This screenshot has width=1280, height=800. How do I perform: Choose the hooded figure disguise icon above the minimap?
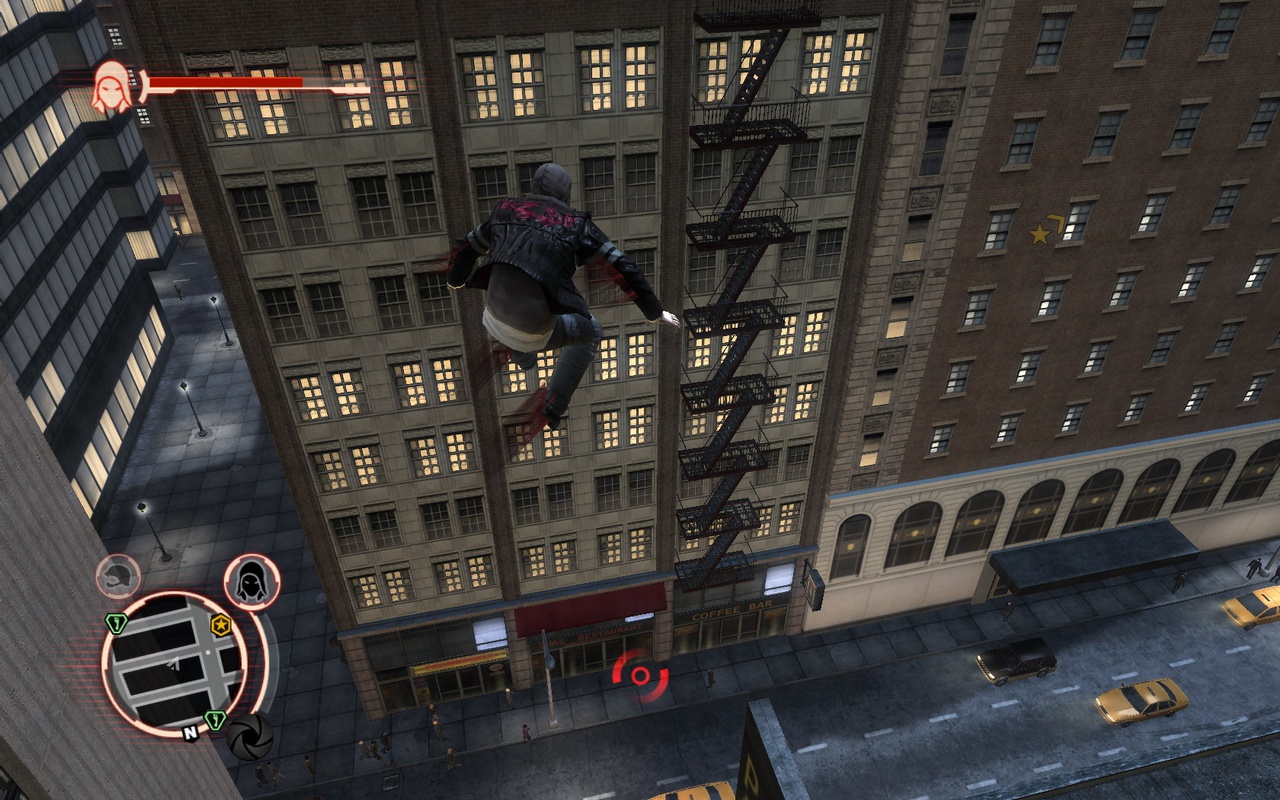coord(251,581)
